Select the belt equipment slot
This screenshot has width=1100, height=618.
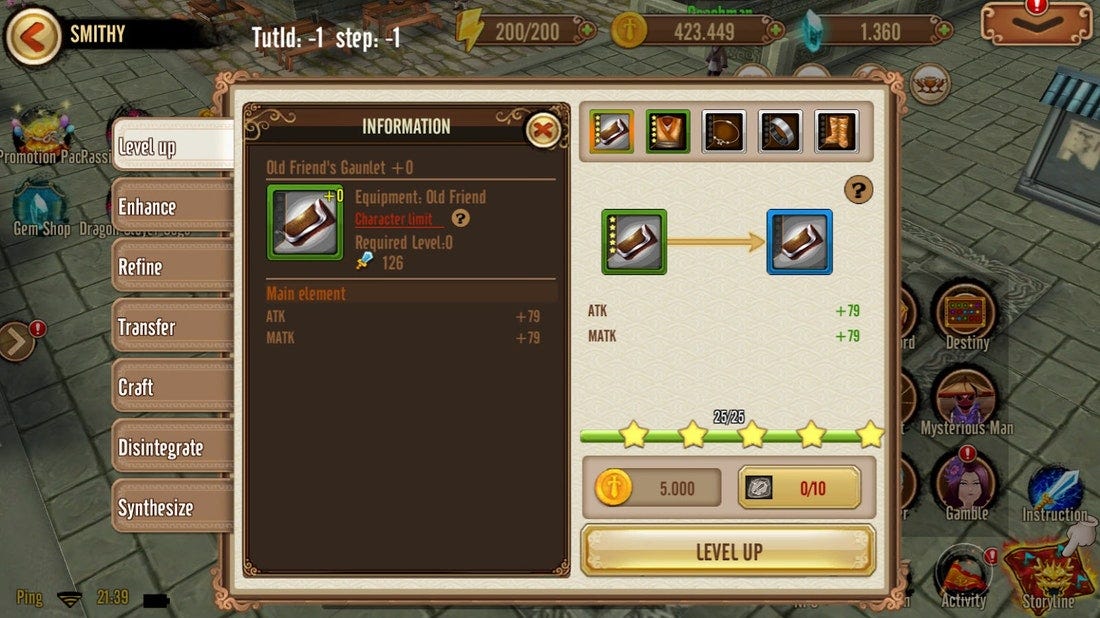[724, 132]
